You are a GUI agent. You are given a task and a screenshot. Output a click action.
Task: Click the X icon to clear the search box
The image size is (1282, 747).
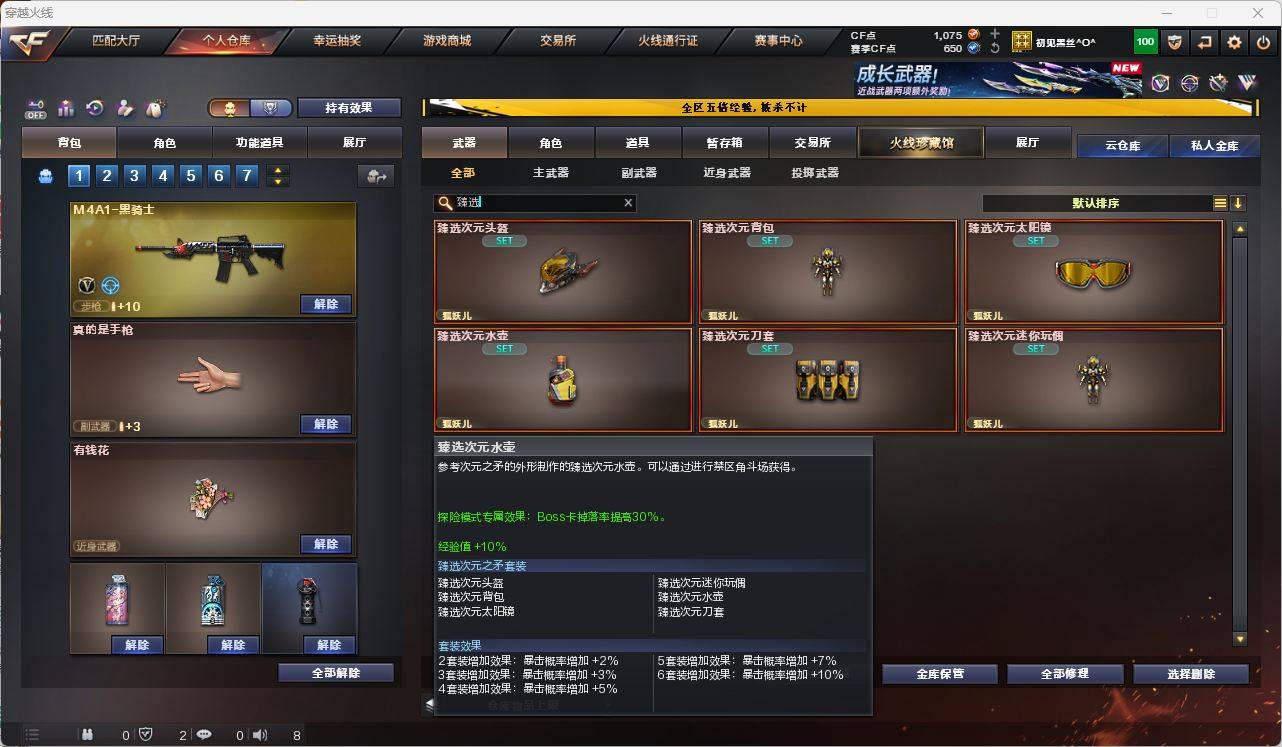(x=628, y=203)
